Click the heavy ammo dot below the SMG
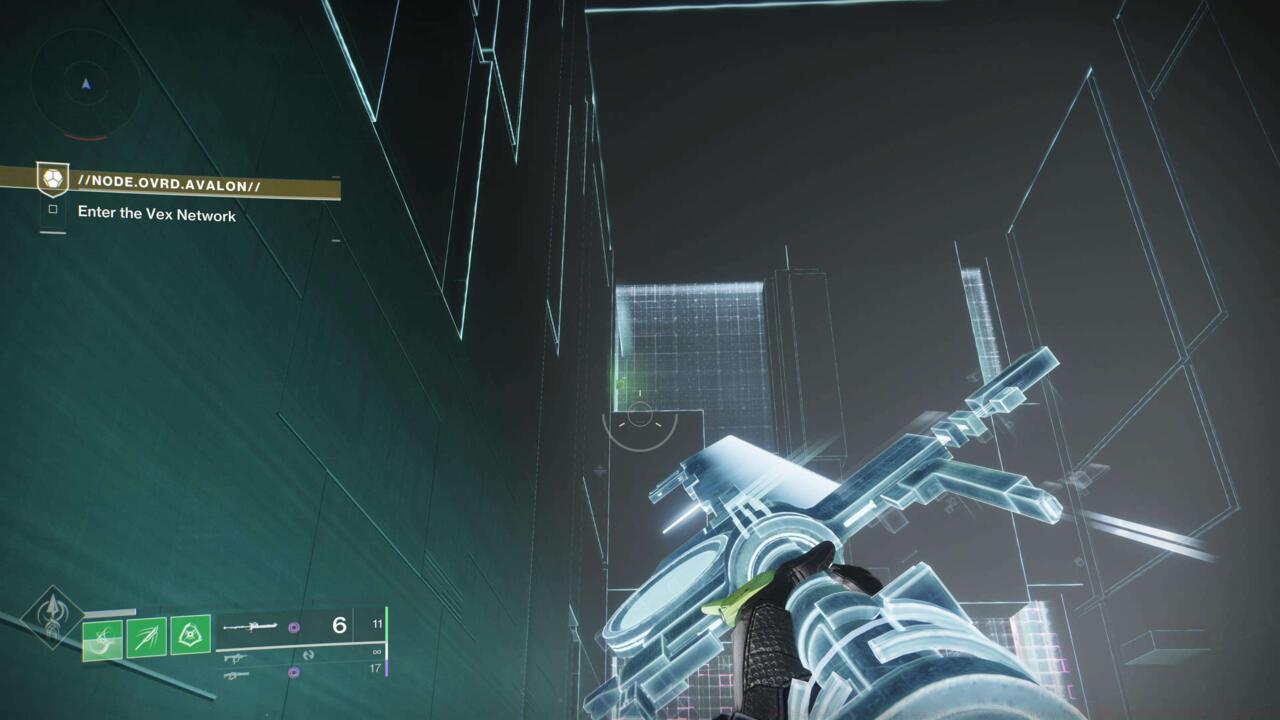Image resolution: width=1280 pixels, height=720 pixels. point(294,672)
